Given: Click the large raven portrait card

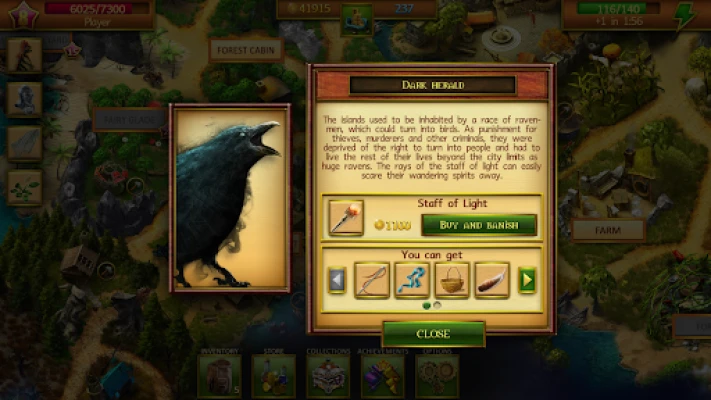Looking at the screenshot, I should click(x=231, y=198).
